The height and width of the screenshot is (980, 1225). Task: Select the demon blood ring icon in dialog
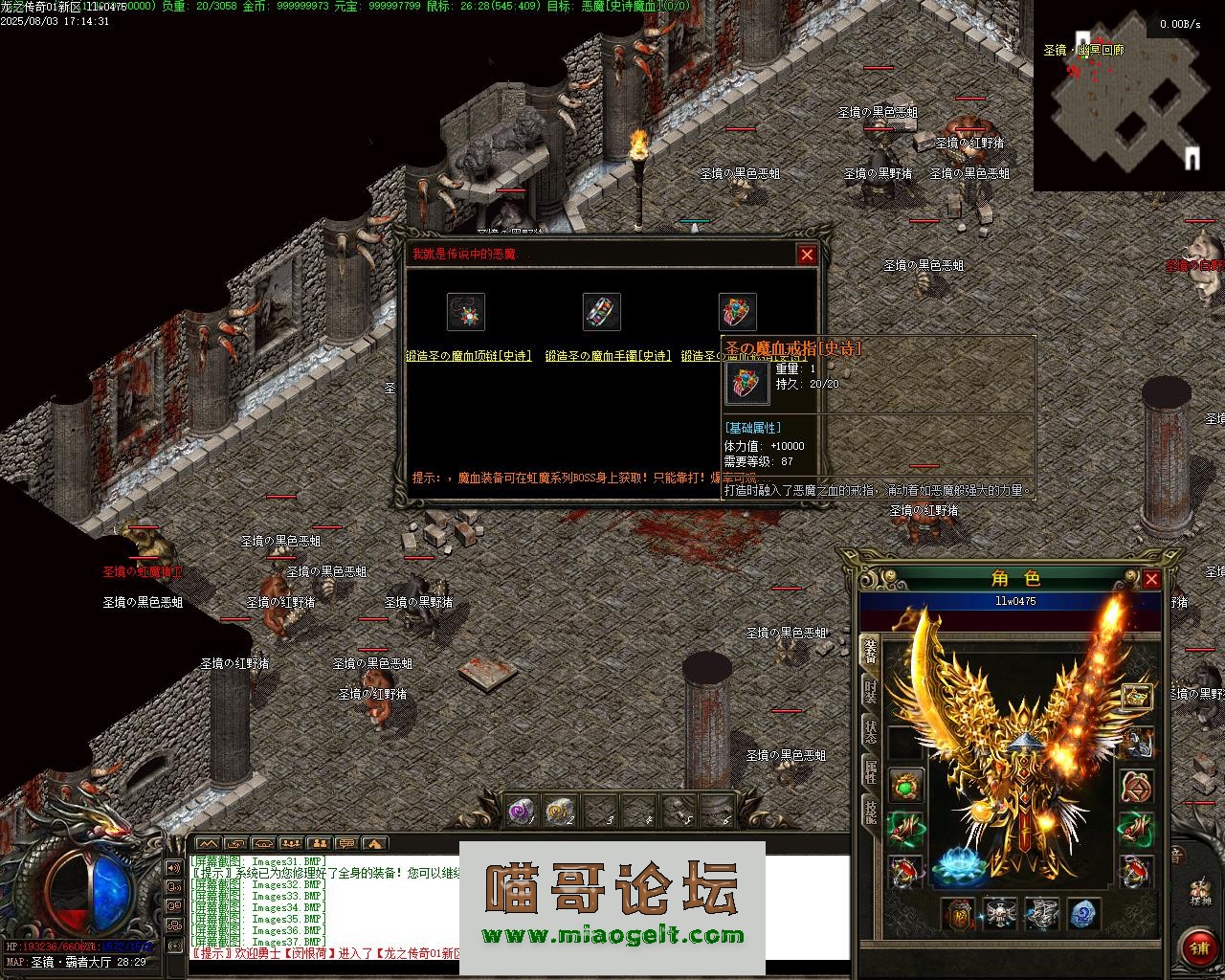[x=737, y=312]
